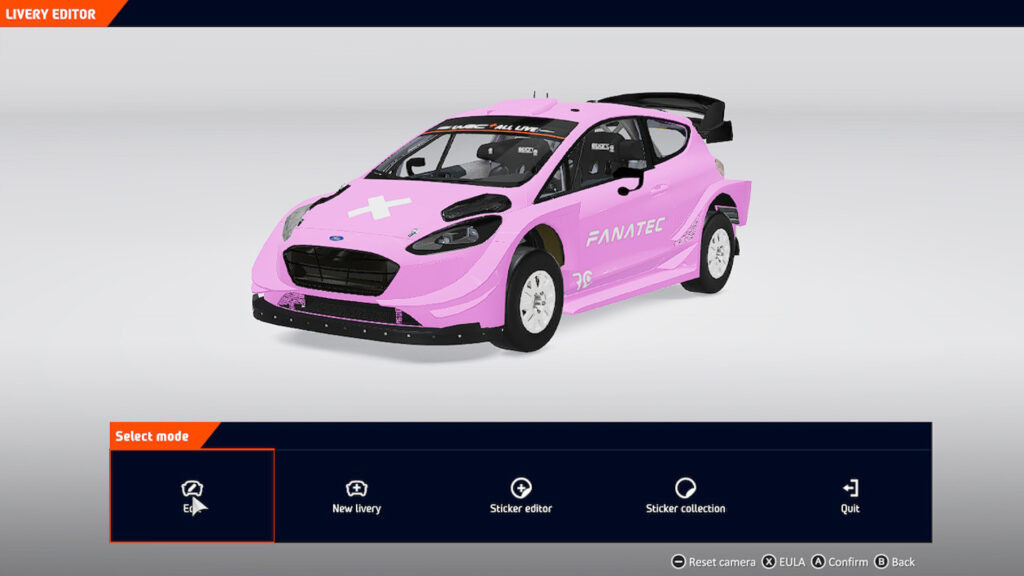Create a New livery
This screenshot has width=1024, height=576.
click(x=356, y=496)
